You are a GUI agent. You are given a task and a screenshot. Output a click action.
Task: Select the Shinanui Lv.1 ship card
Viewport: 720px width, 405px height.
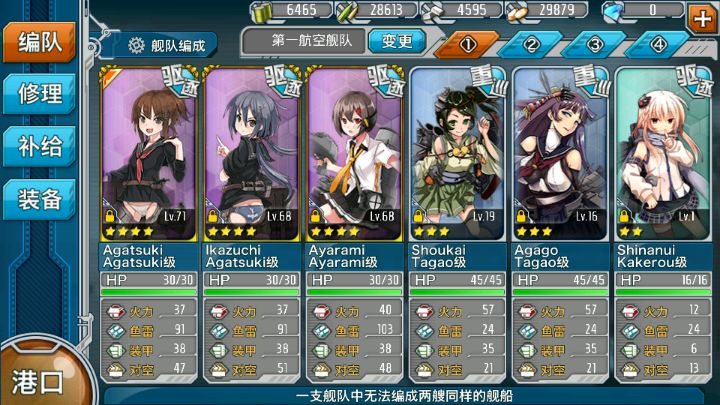pyautogui.click(x=663, y=152)
